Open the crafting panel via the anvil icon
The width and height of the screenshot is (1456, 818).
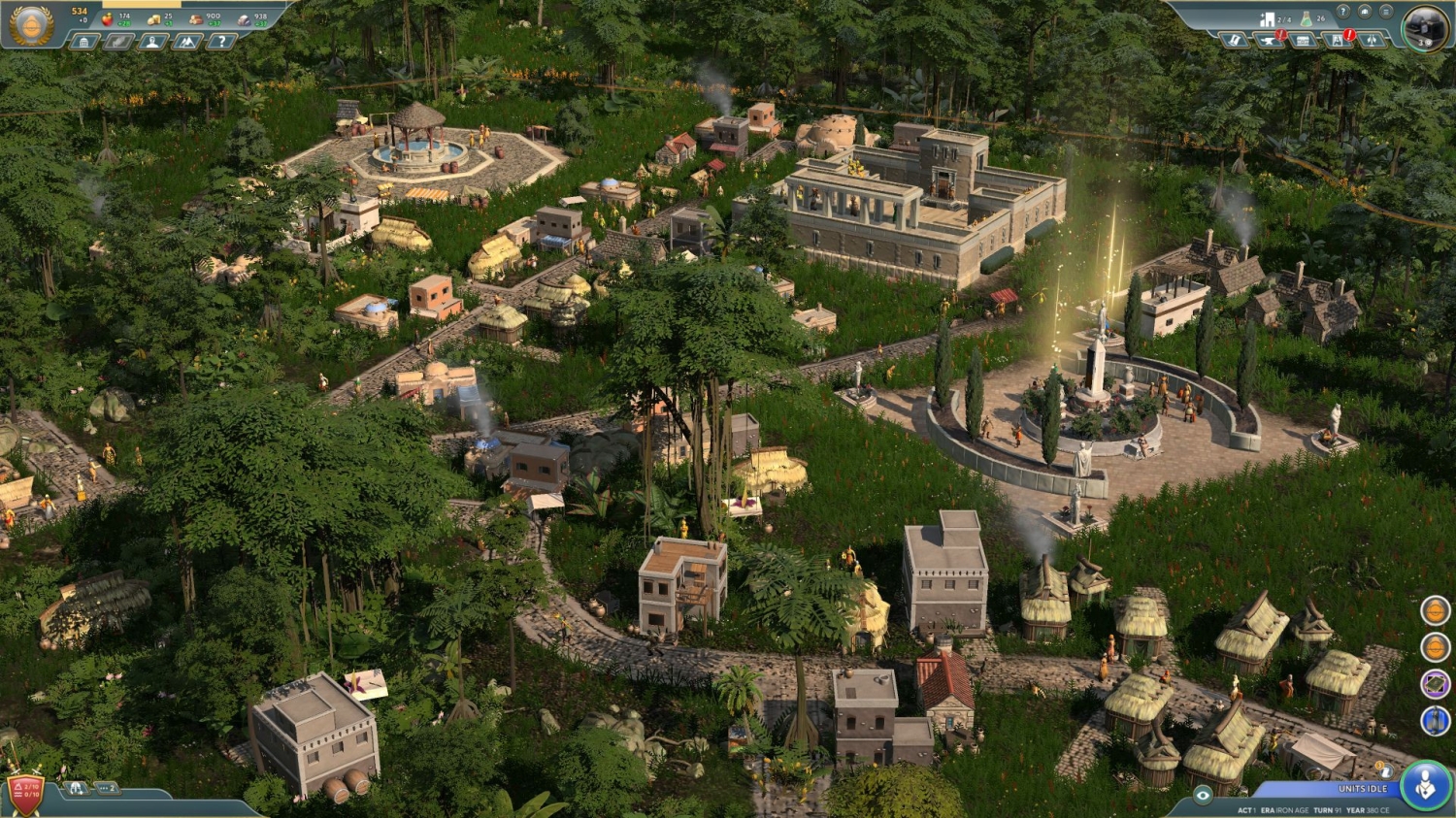[x=1268, y=40]
